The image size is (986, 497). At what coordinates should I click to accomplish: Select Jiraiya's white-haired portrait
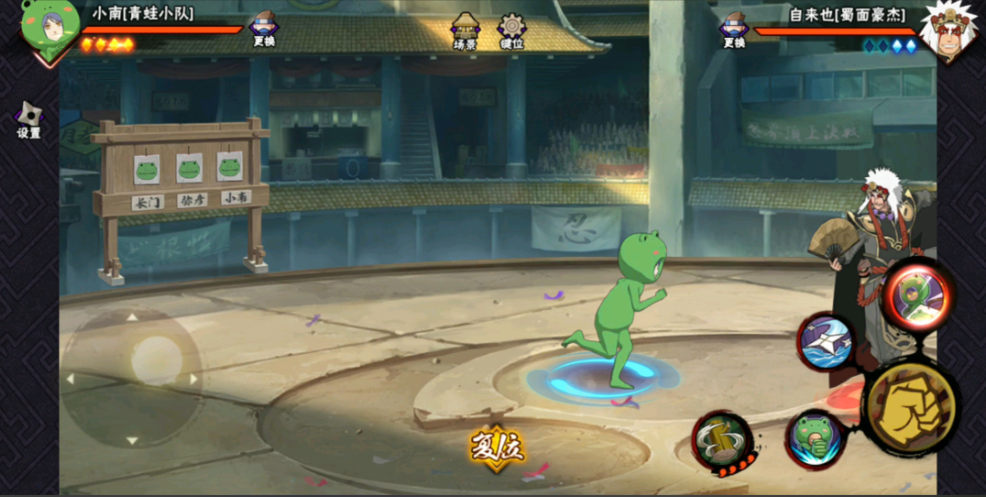[x=946, y=30]
